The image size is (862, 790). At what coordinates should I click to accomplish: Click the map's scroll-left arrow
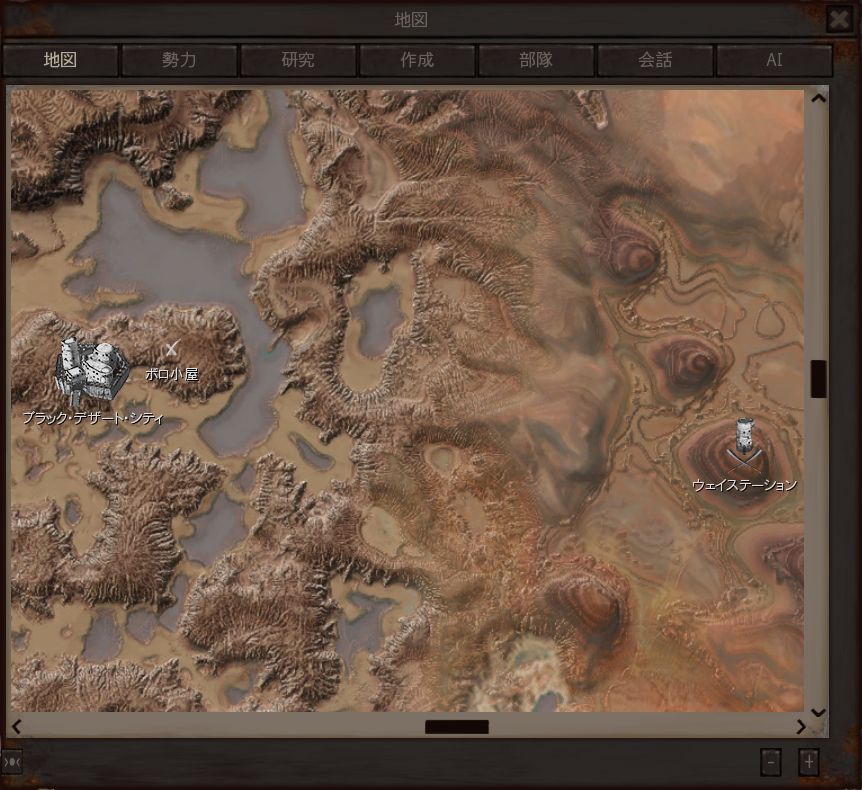[16, 727]
